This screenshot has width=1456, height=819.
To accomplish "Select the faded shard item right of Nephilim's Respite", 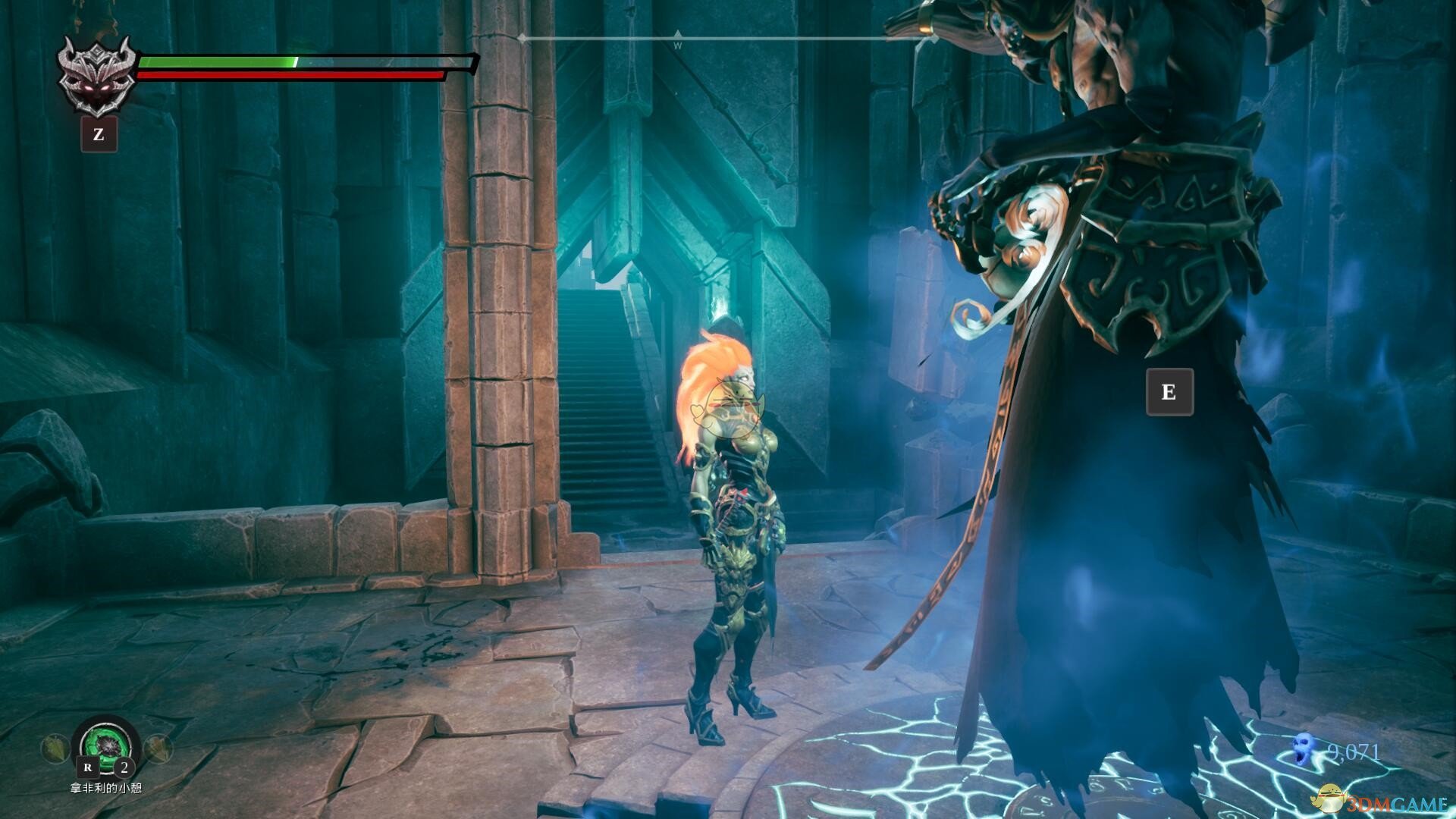I will click(x=158, y=749).
